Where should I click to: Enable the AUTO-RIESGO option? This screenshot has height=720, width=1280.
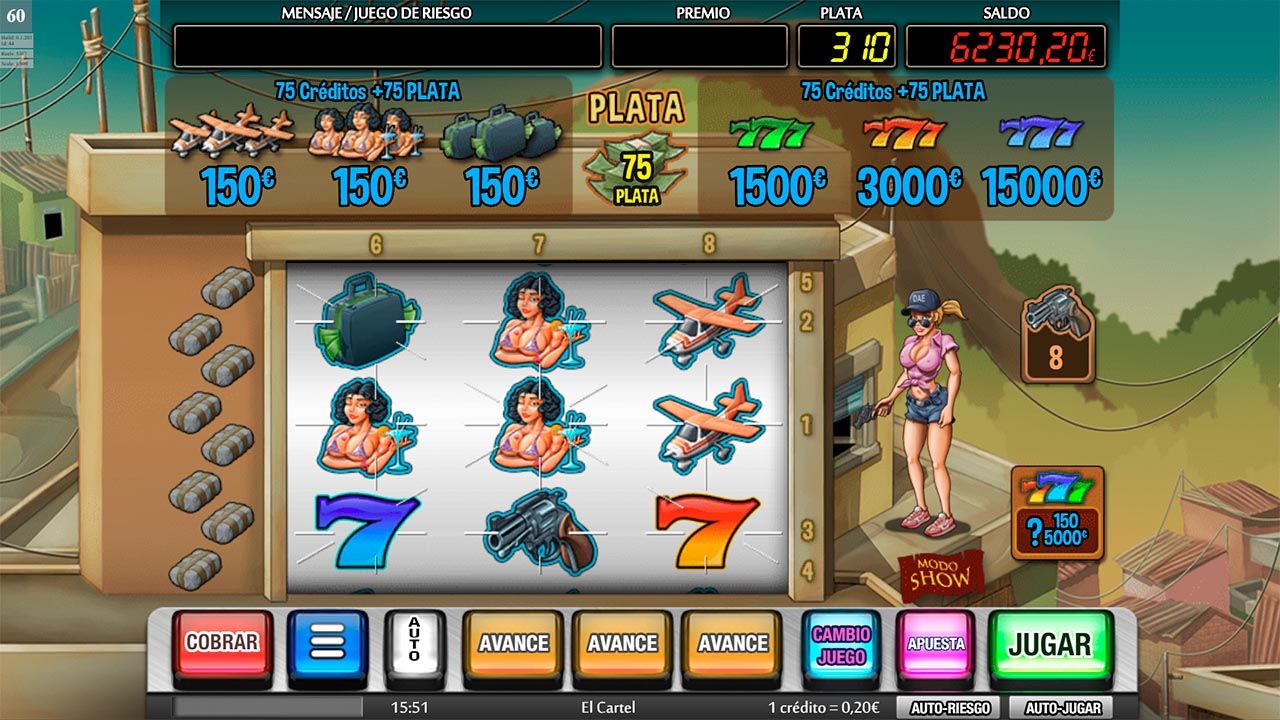(950, 708)
